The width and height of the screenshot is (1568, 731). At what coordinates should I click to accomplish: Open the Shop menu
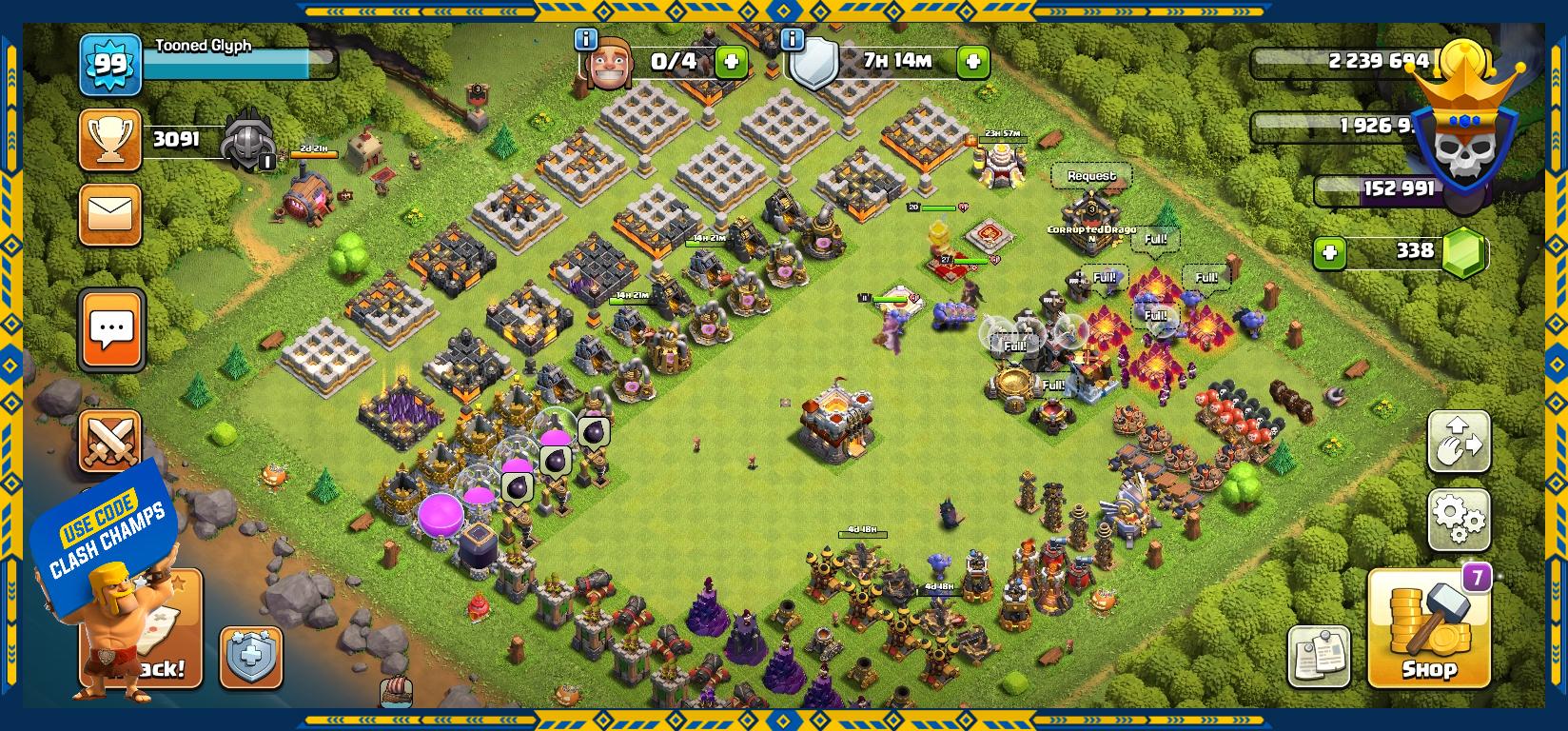1428,629
